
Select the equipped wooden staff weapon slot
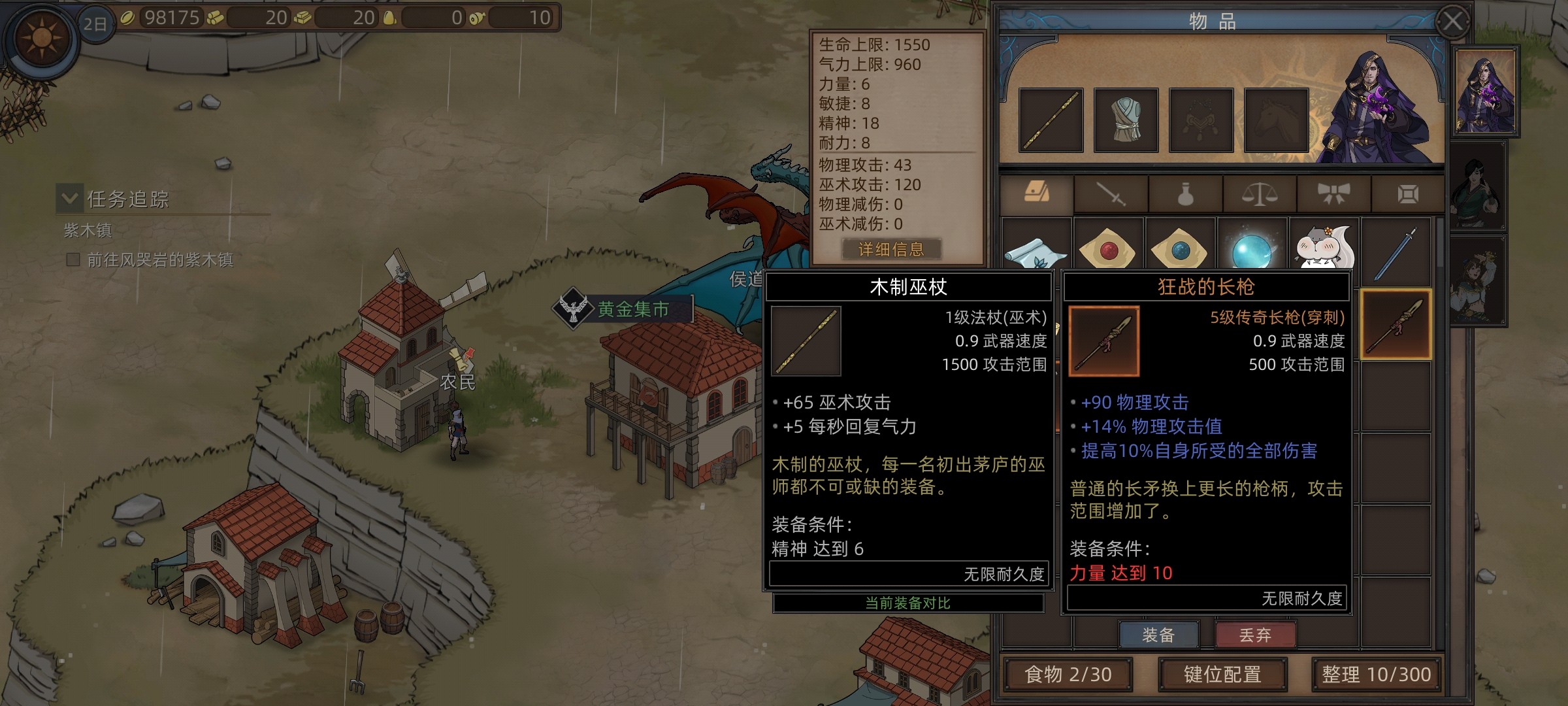click(x=1051, y=120)
